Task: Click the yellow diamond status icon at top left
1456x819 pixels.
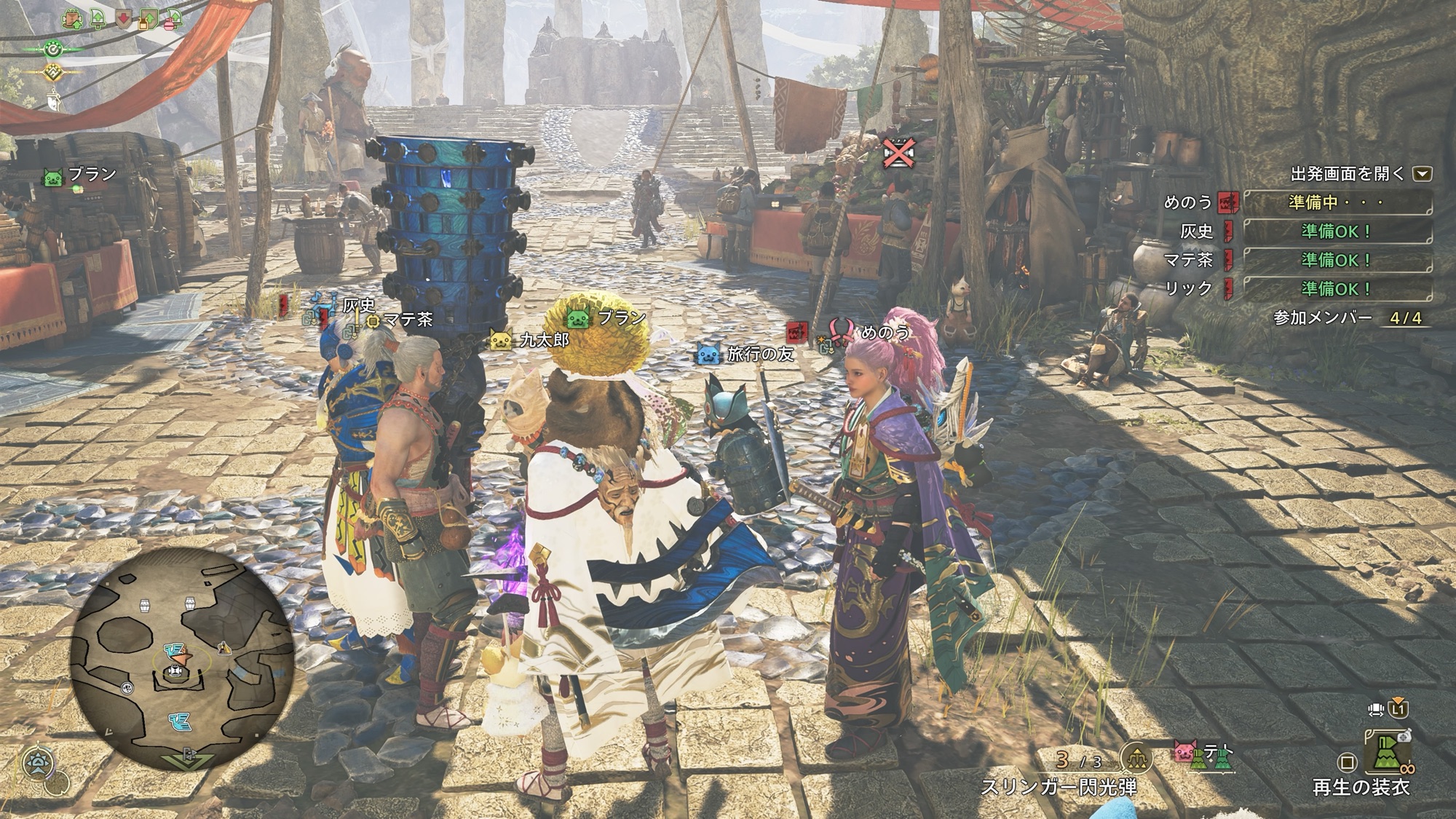Action: [x=53, y=73]
